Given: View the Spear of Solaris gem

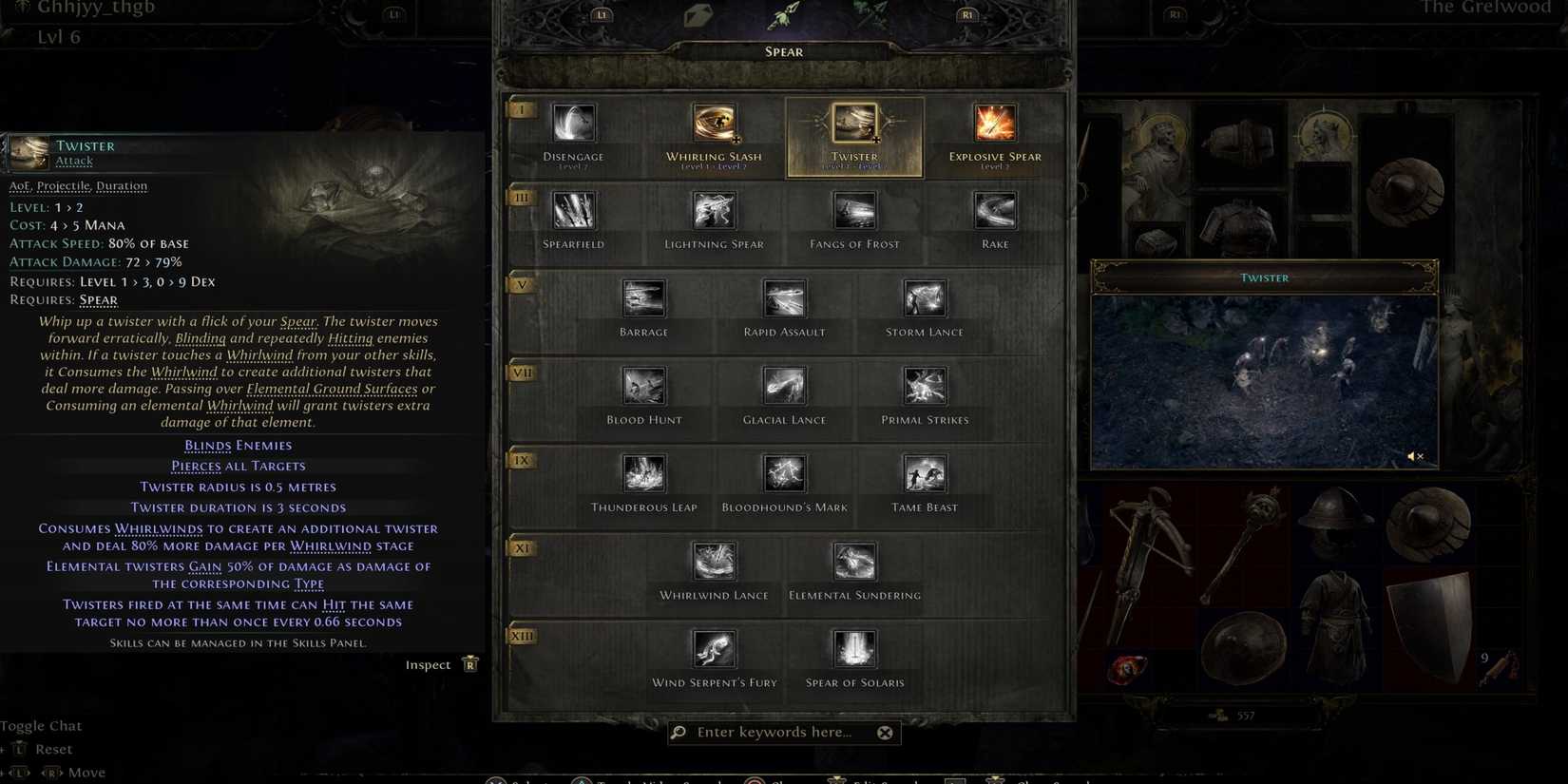Looking at the screenshot, I should point(853,649).
